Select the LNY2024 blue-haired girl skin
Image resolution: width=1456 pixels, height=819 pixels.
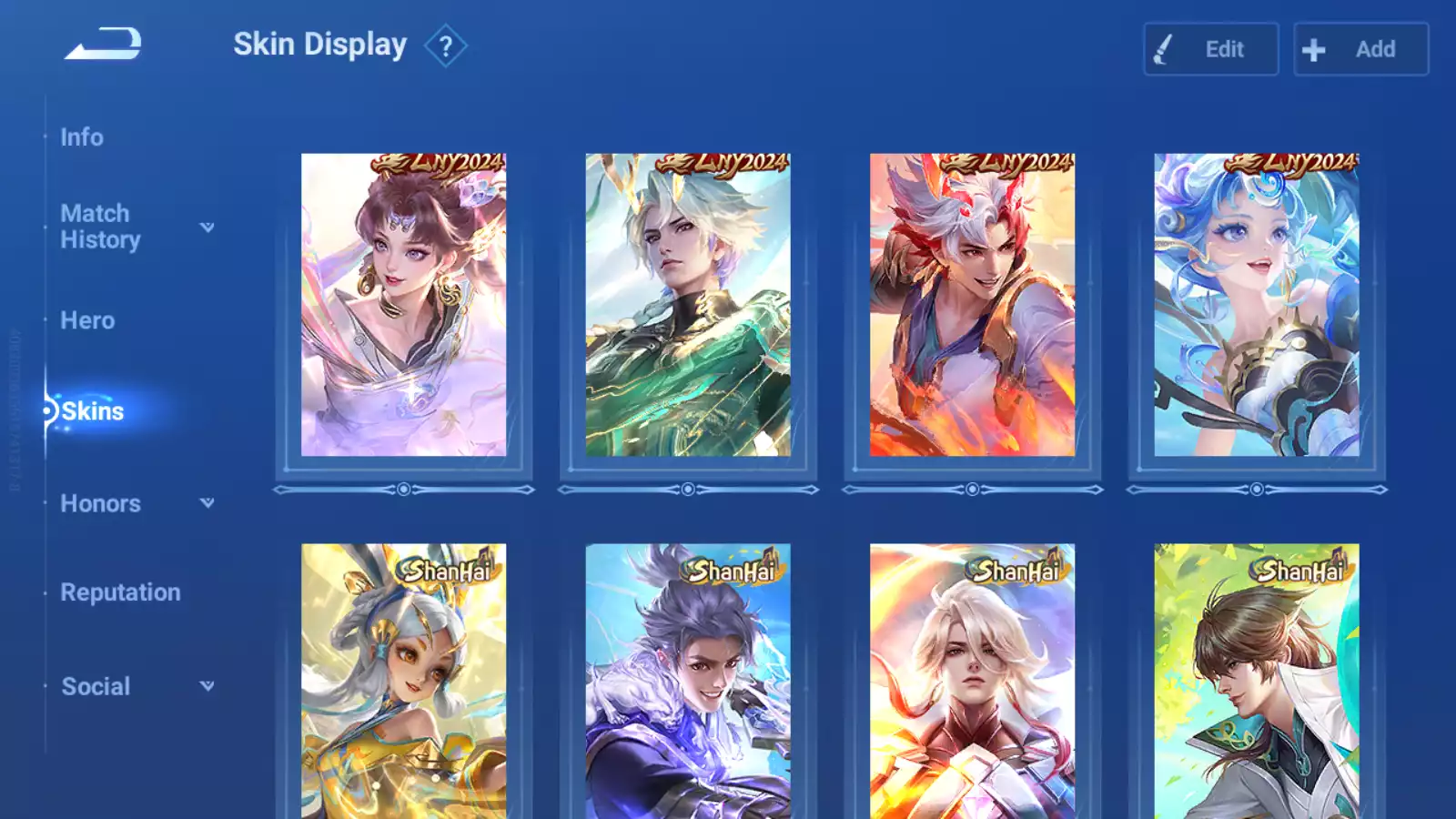[1257, 305]
